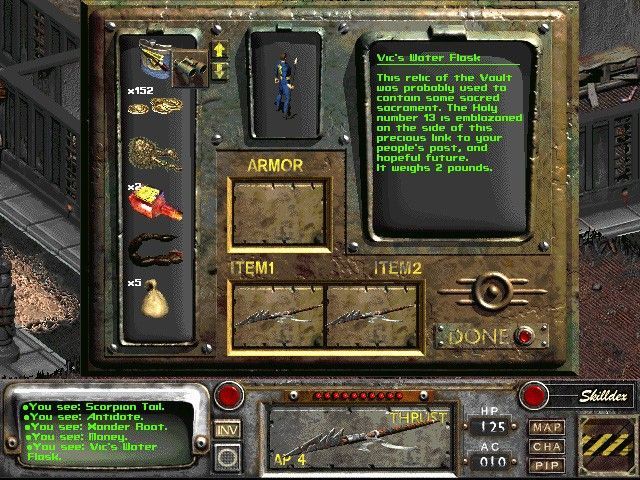Image resolution: width=640 pixels, height=480 pixels.
Task: Open the Skilldex with its red button
Action: [x=534, y=394]
